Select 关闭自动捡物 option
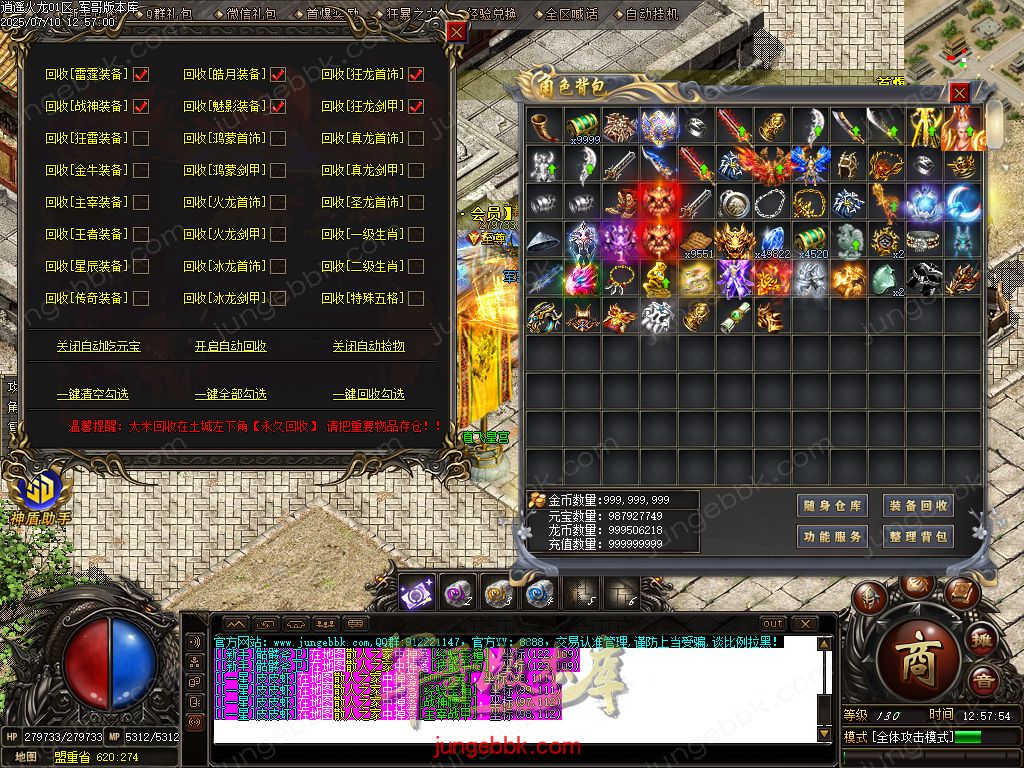Viewport: 1024px width, 768px height. [368, 346]
